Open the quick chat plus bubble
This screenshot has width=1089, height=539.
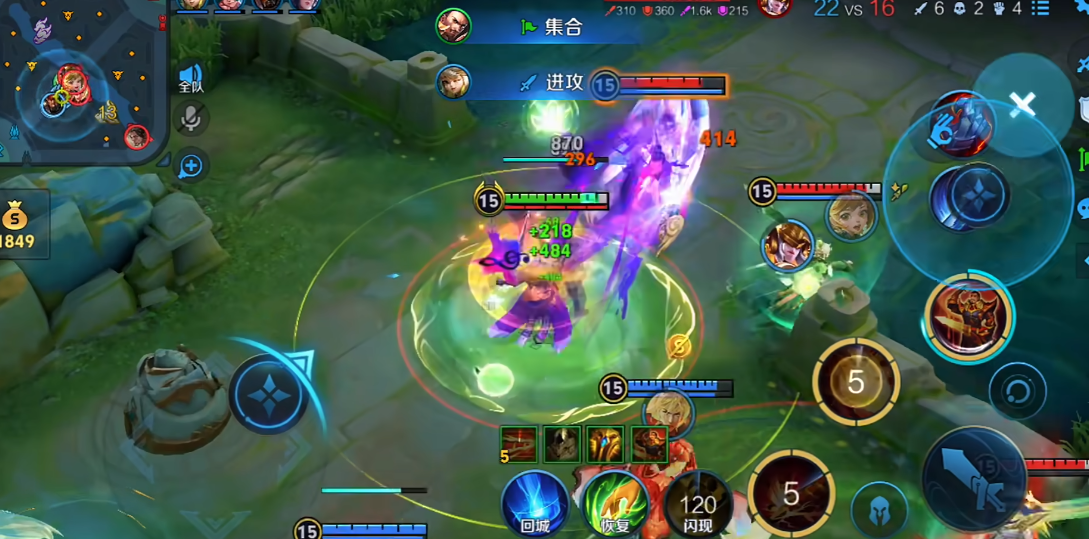[190, 166]
